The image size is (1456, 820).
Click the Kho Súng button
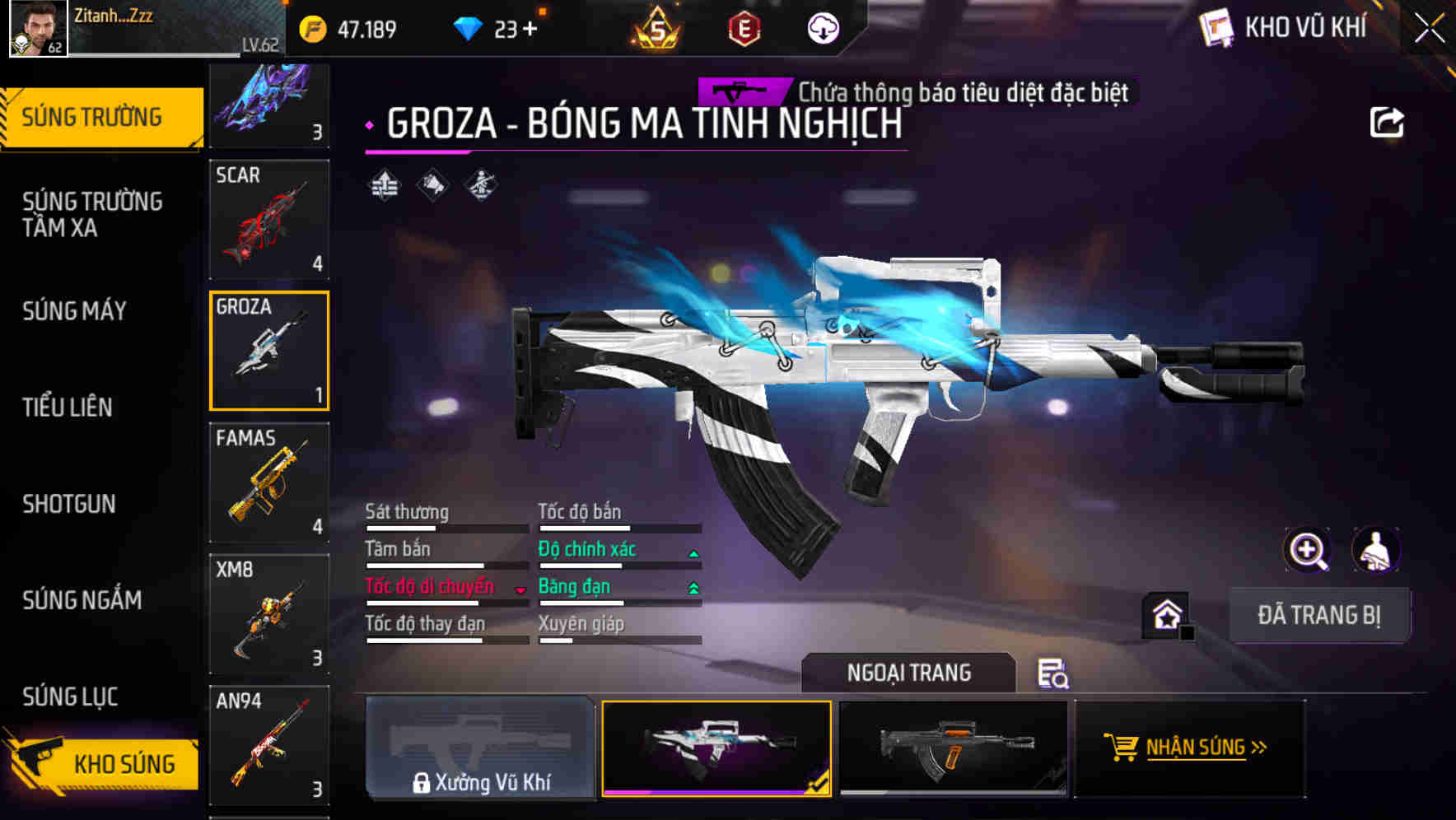coord(103,763)
